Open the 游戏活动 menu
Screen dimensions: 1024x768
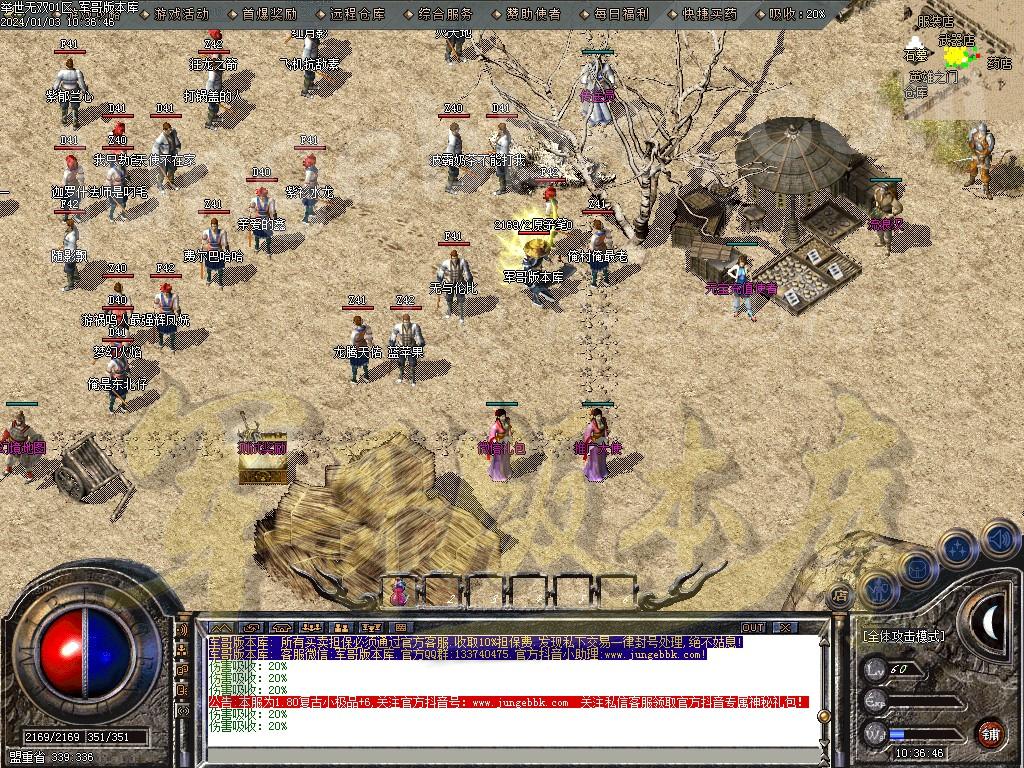click(x=182, y=14)
